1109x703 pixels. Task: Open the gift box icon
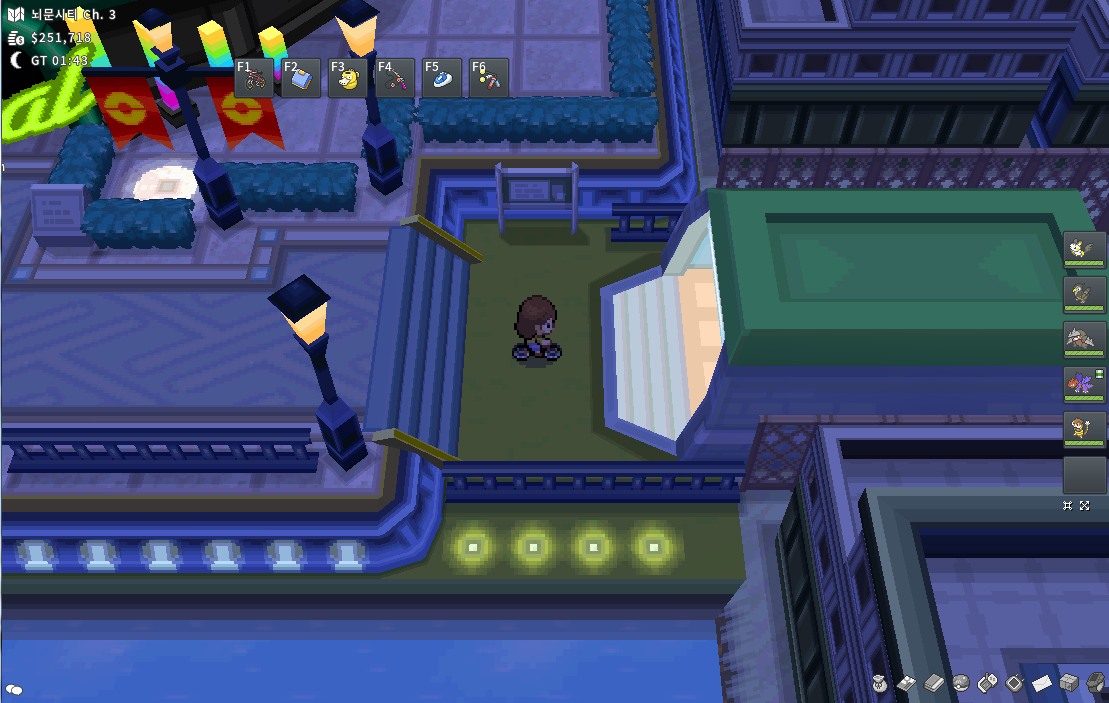1069,683
